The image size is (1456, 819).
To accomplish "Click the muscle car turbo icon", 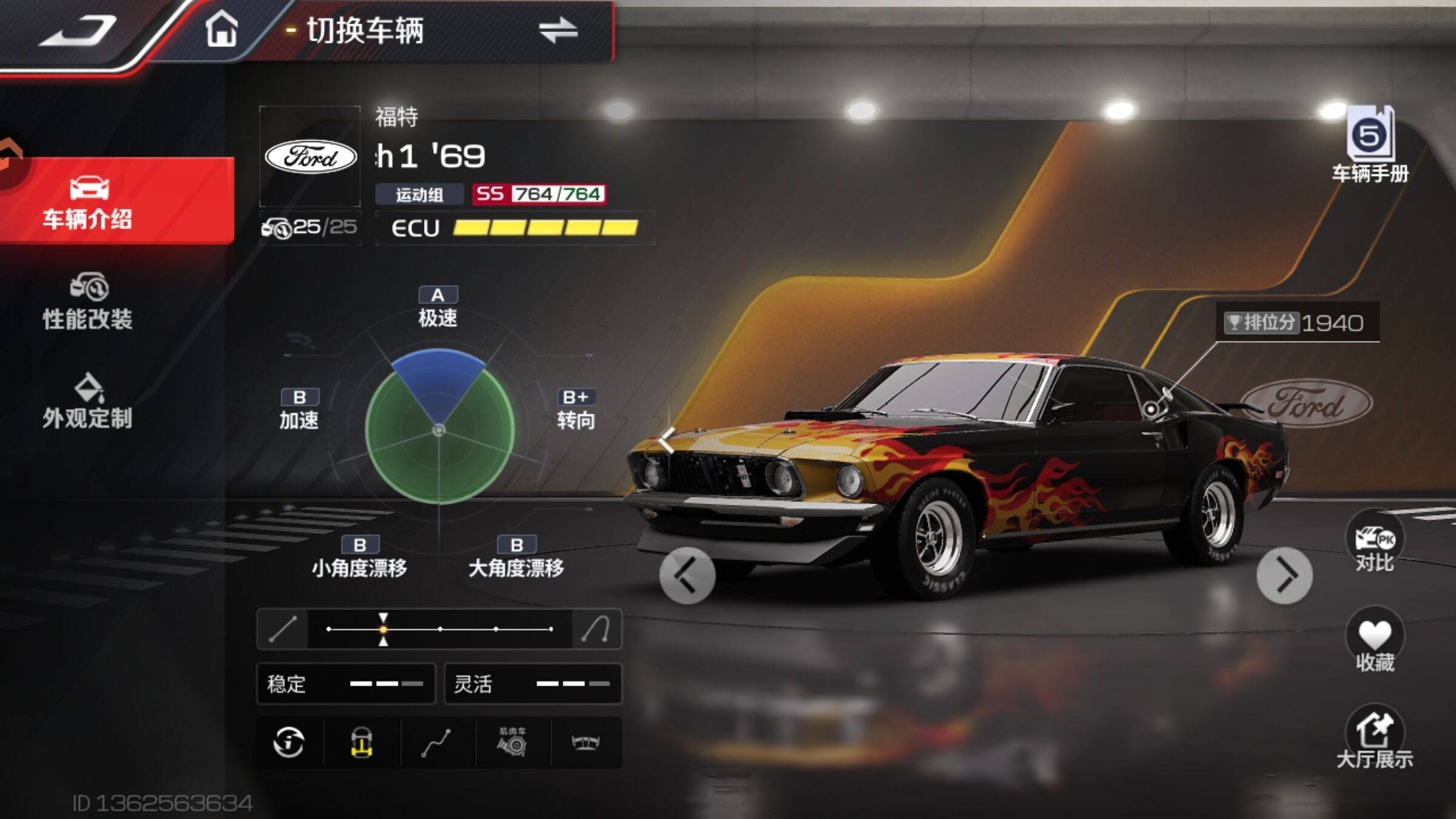I will tap(513, 742).
